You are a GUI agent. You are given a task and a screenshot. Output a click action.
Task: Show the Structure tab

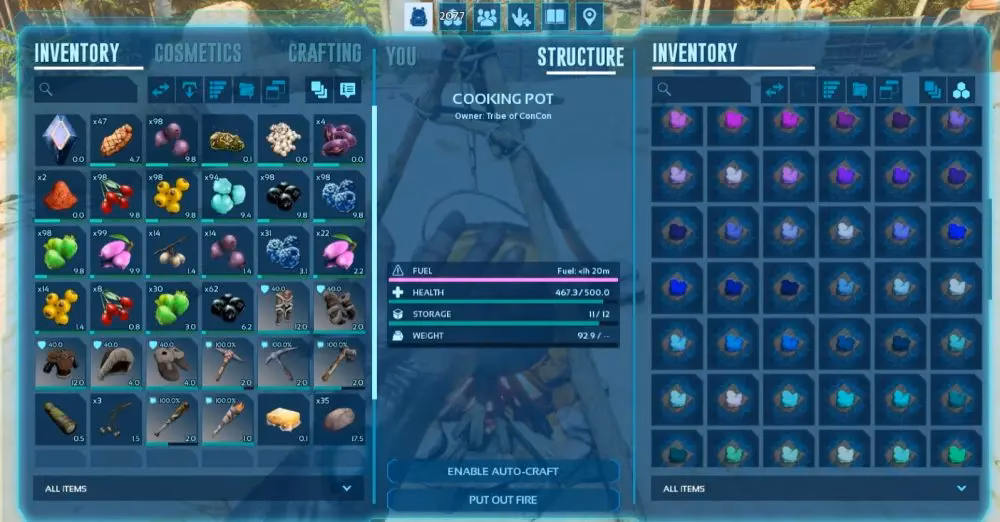click(580, 57)
